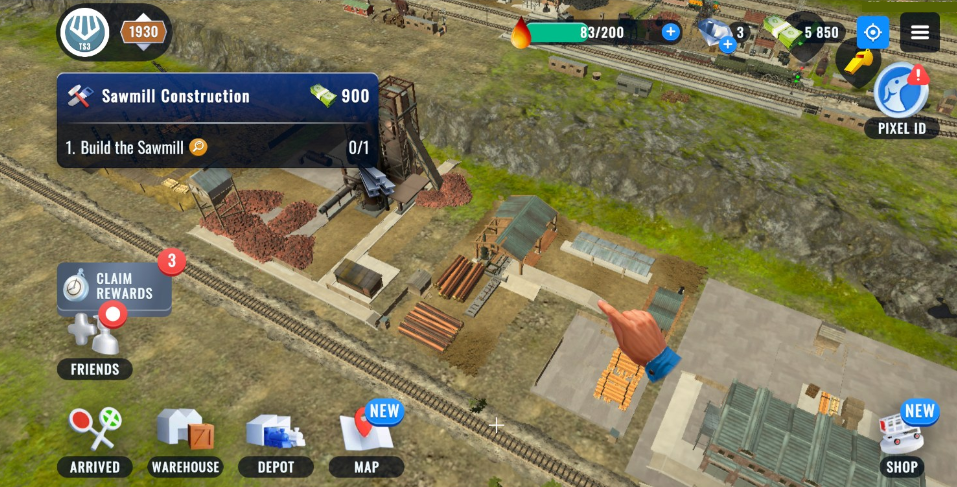This screenshot has height=487, width=957.
Task: Open the hamburger main menu
Action: (920, 32)
